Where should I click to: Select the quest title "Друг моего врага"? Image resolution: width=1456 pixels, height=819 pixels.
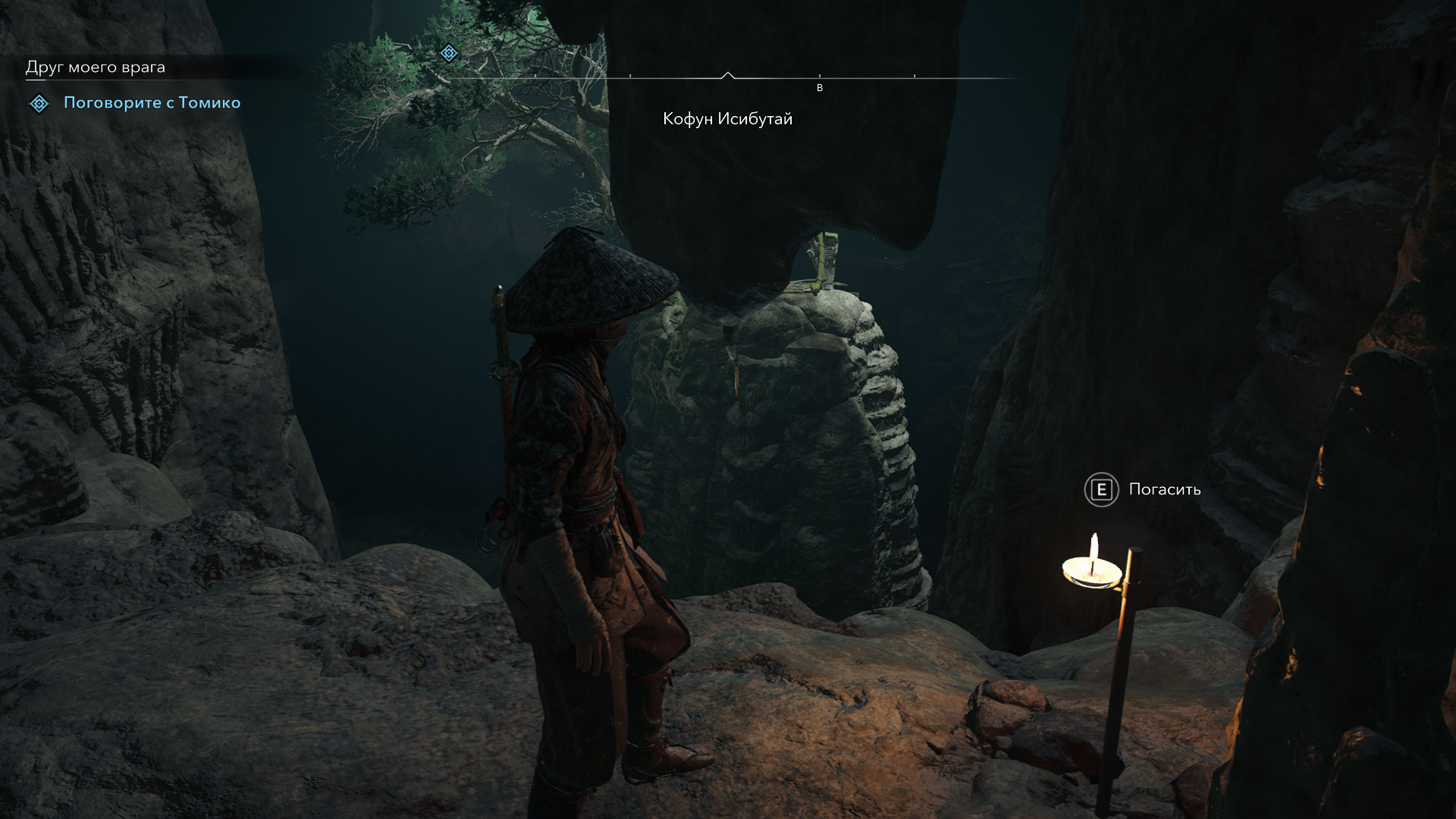96,67
